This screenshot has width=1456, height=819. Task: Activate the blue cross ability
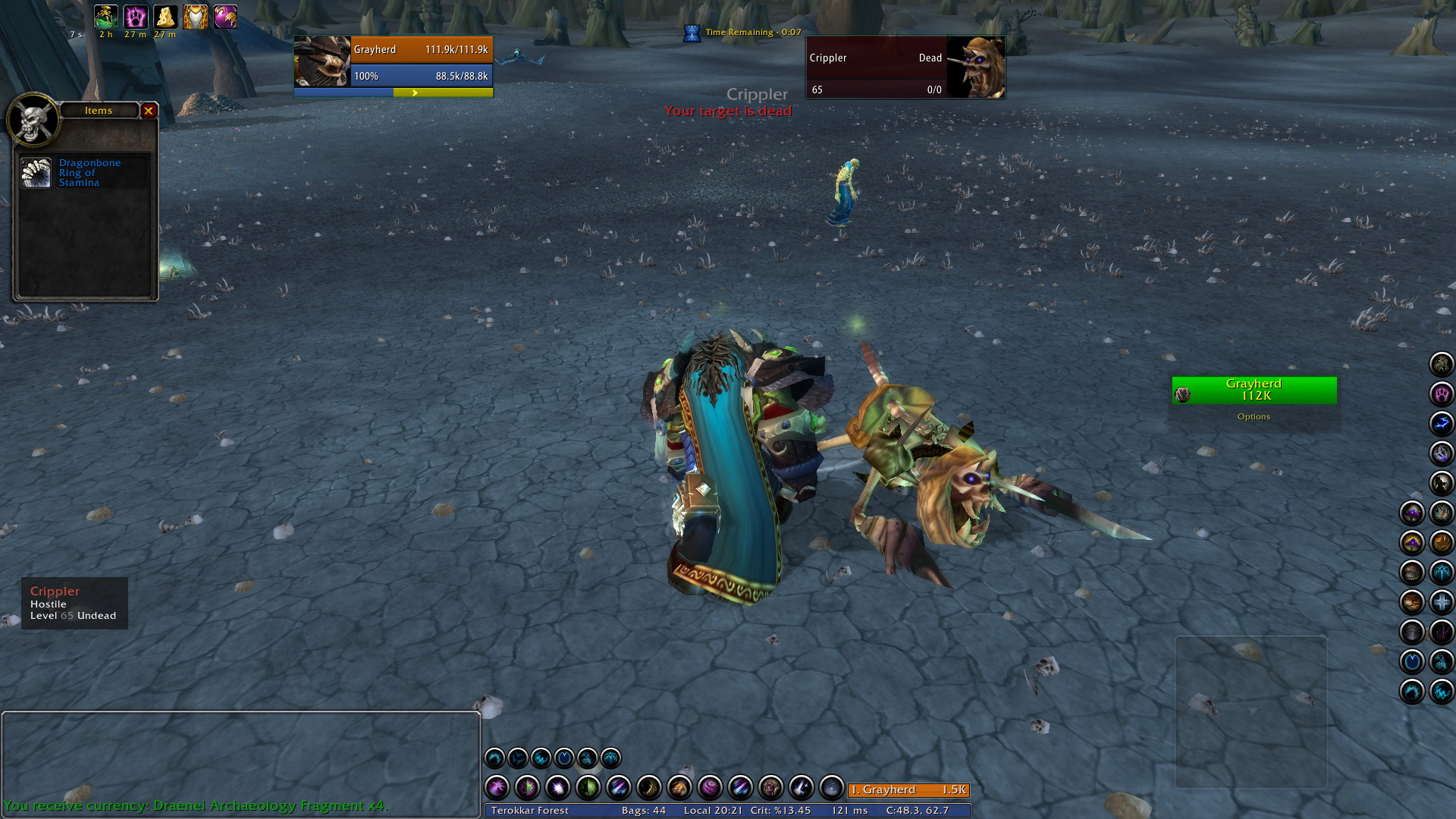[1441, 602]
